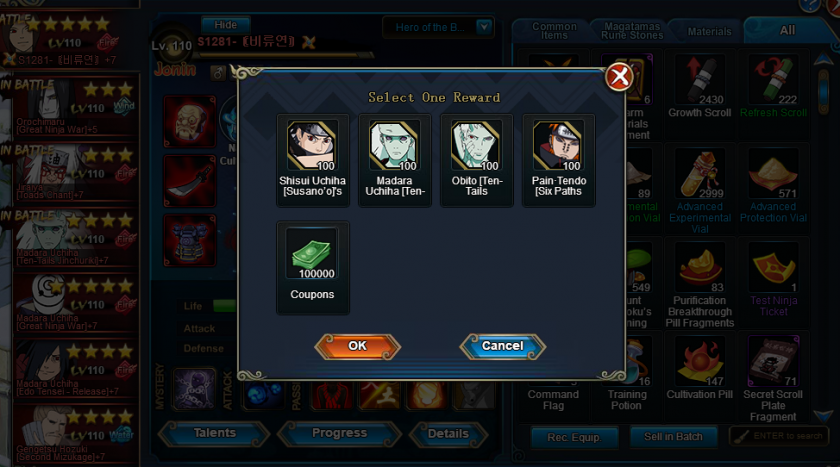840x467 pixels.
Task: Select the Madara Uchiha [Ten-Tails] reward
Action: point(395,146)
